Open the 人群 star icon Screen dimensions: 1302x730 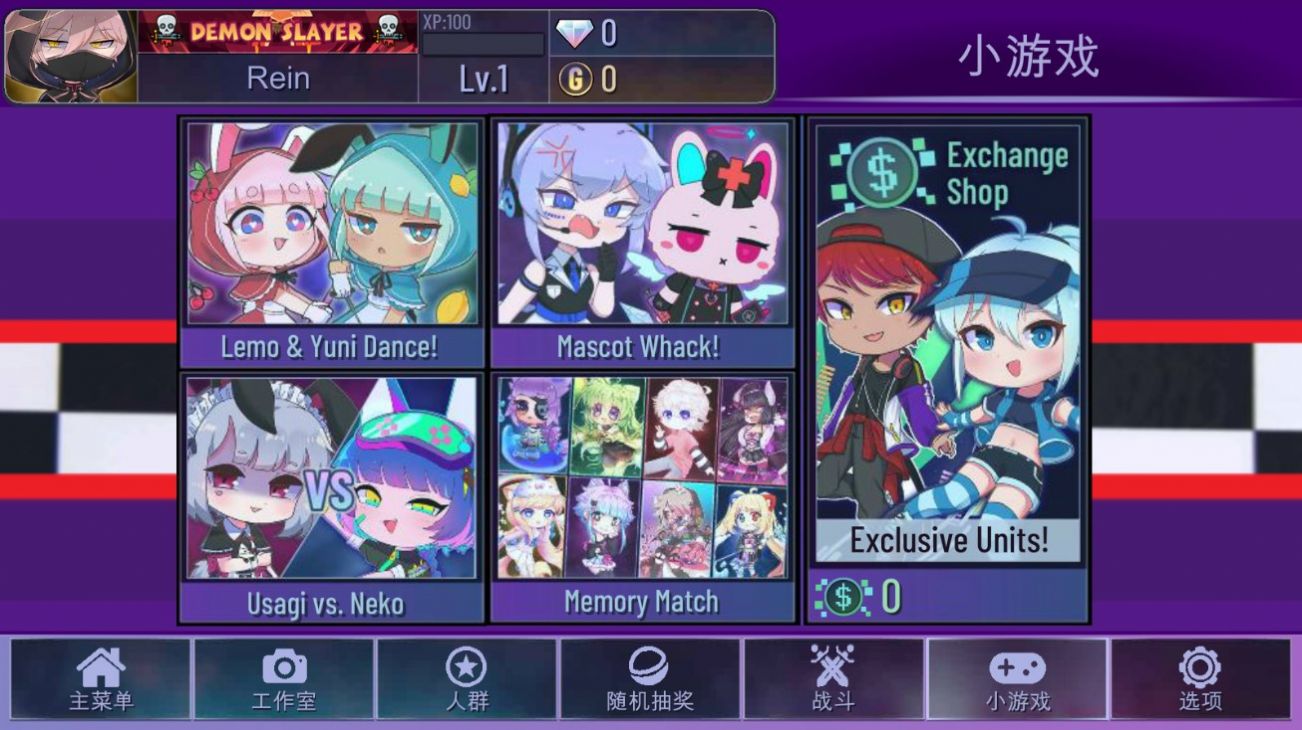(467, 680)
